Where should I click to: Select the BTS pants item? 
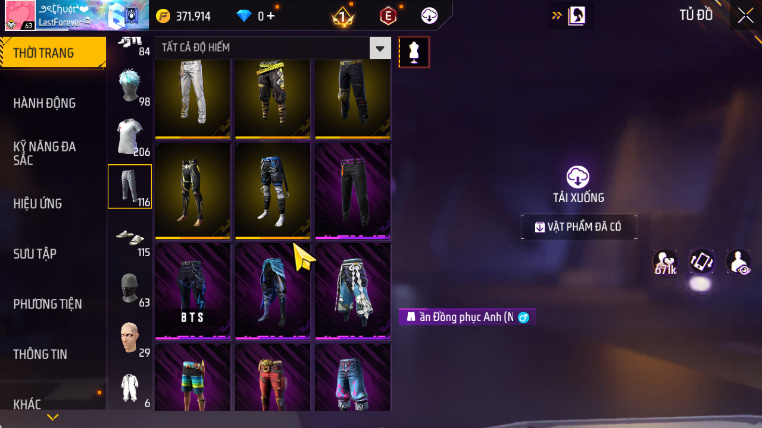pos(192,288)
